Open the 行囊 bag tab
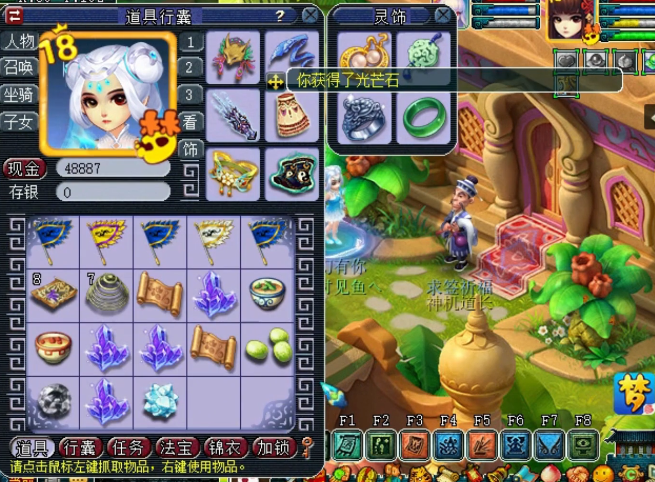 (x=81, y=447)
